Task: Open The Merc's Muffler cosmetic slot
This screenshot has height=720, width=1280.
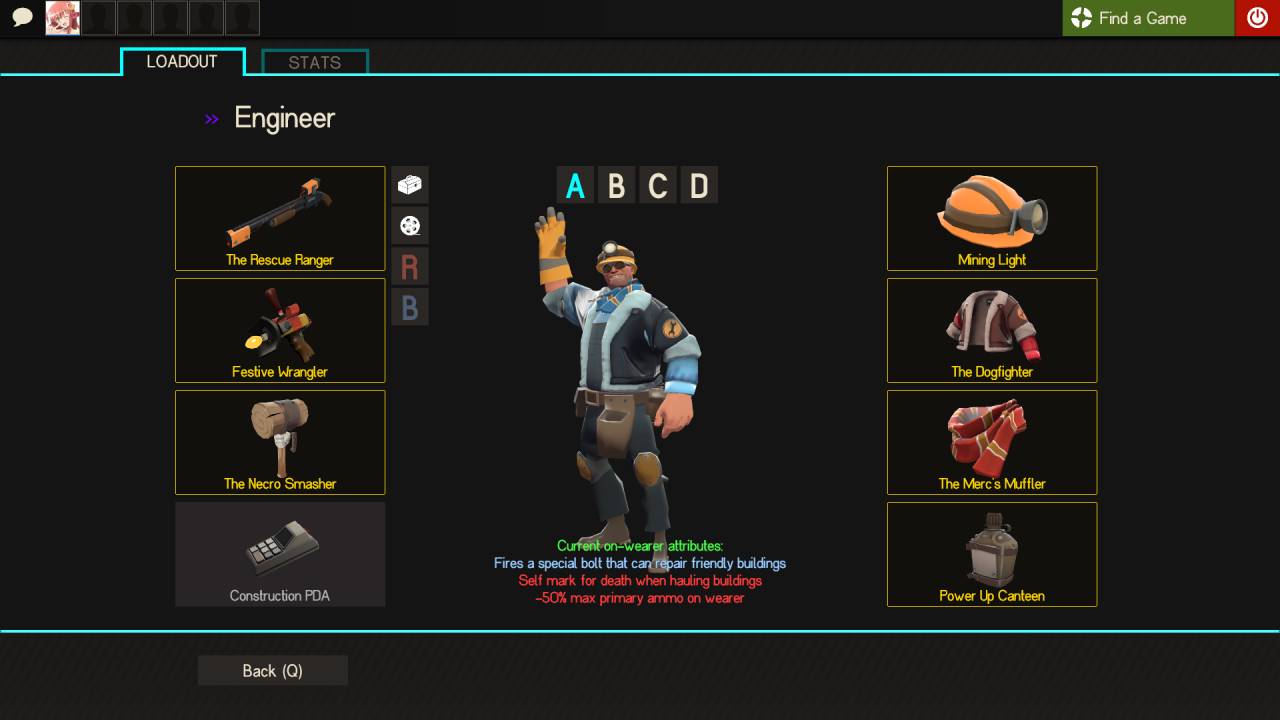Action: (992, 442)
